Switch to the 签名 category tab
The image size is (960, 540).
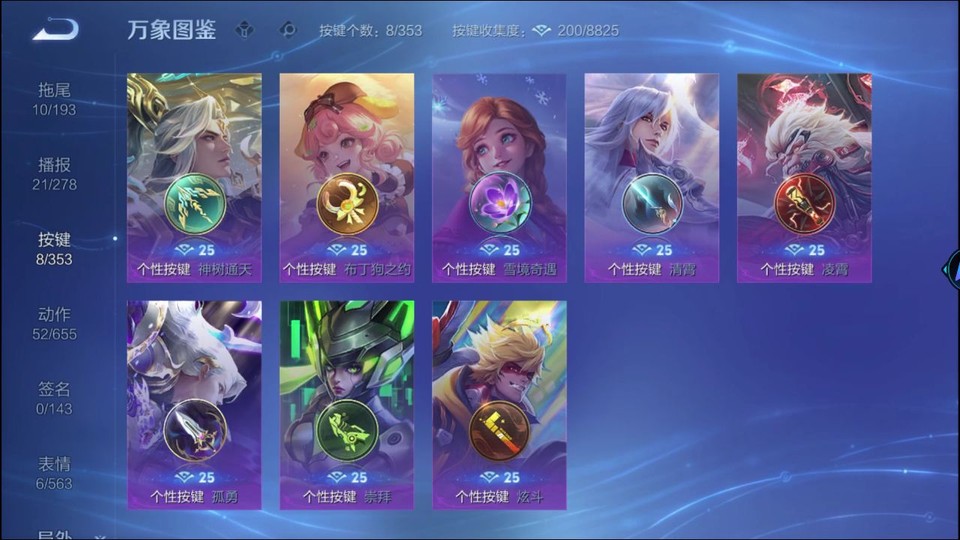point(54,398)
